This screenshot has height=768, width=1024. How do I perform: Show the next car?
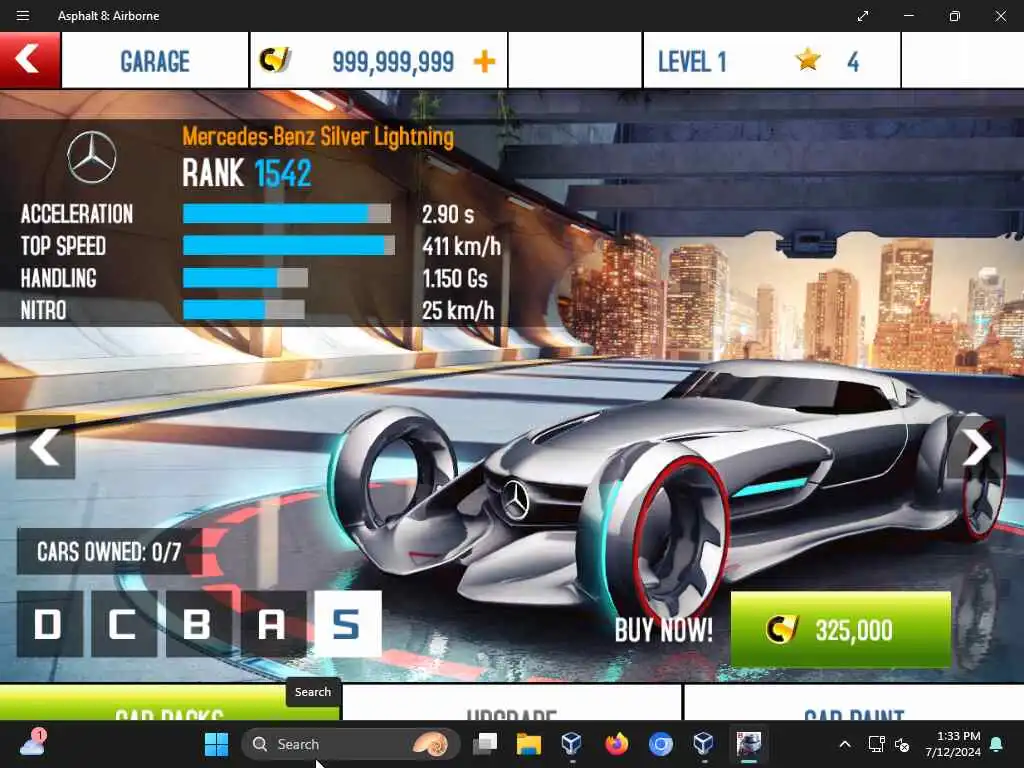(976, 447)
